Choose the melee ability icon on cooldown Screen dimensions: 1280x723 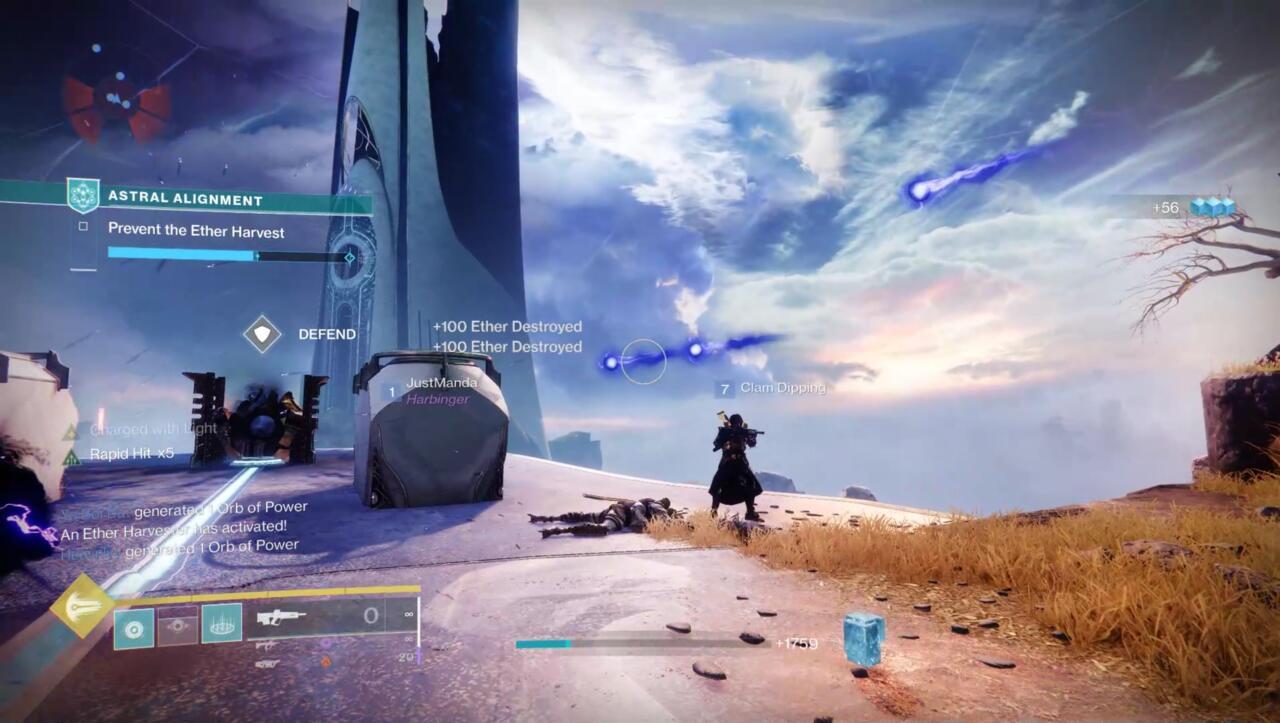point(177,624)
